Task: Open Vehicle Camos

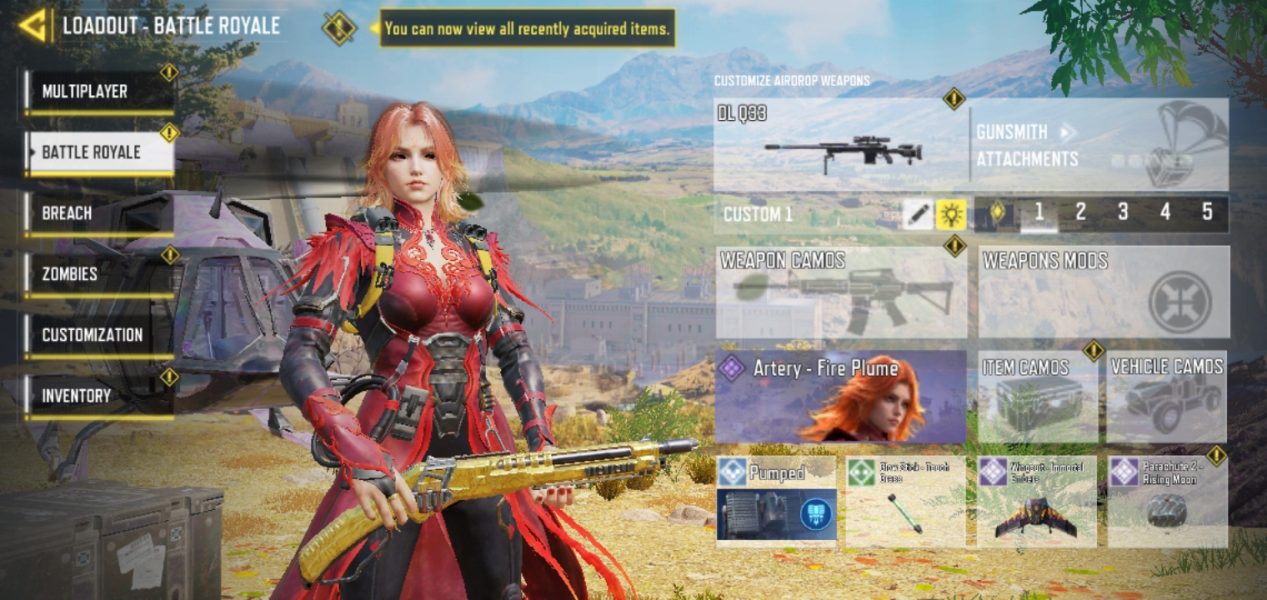Action: [1167, 397]
